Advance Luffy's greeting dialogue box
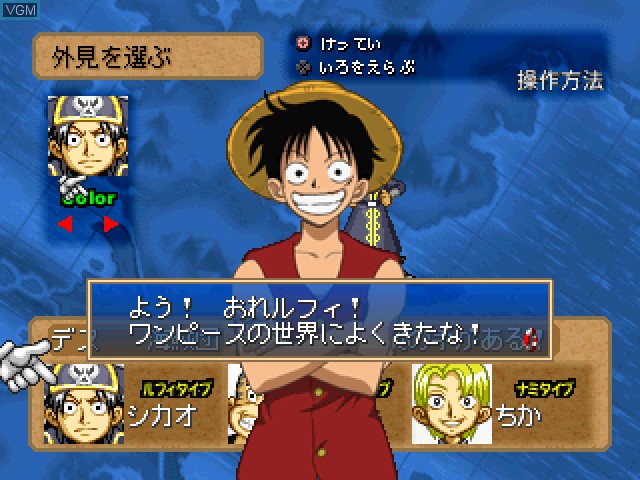The width and height of the screenshot is (640, 480). tap(320, 320)
